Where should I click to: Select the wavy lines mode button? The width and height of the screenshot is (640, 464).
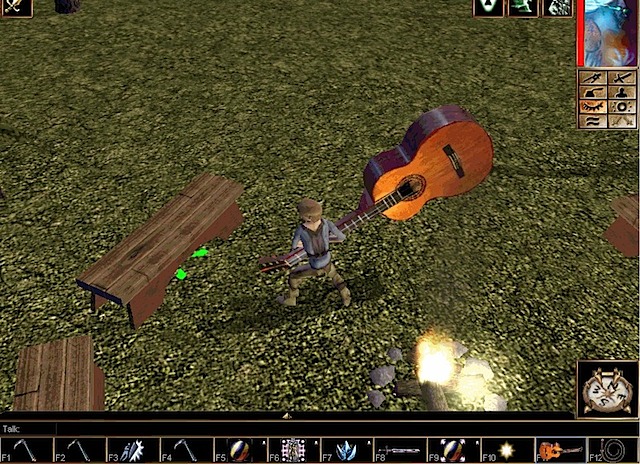click(x=593, y=120)
